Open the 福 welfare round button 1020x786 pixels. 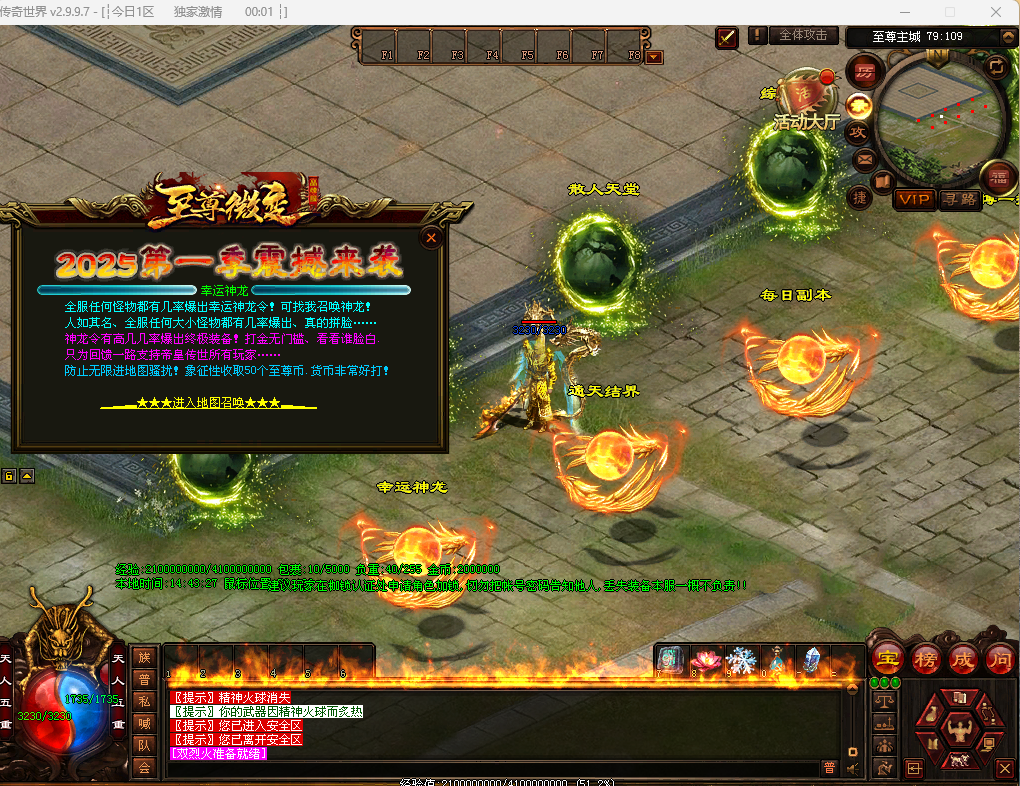pos(997,176)
